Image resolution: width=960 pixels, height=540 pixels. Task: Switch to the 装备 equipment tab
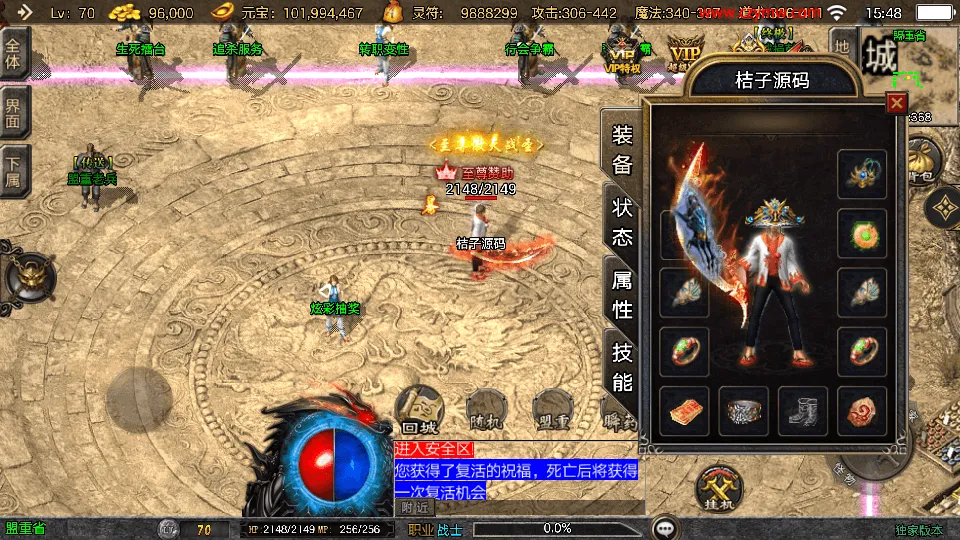coord(622,150)
